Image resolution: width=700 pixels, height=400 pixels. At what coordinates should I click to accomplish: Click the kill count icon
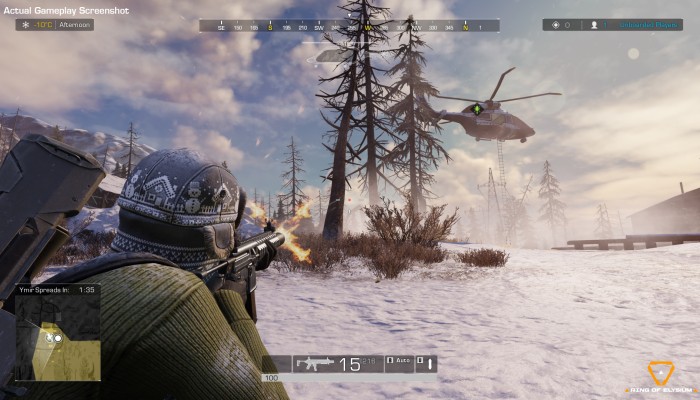556,25
